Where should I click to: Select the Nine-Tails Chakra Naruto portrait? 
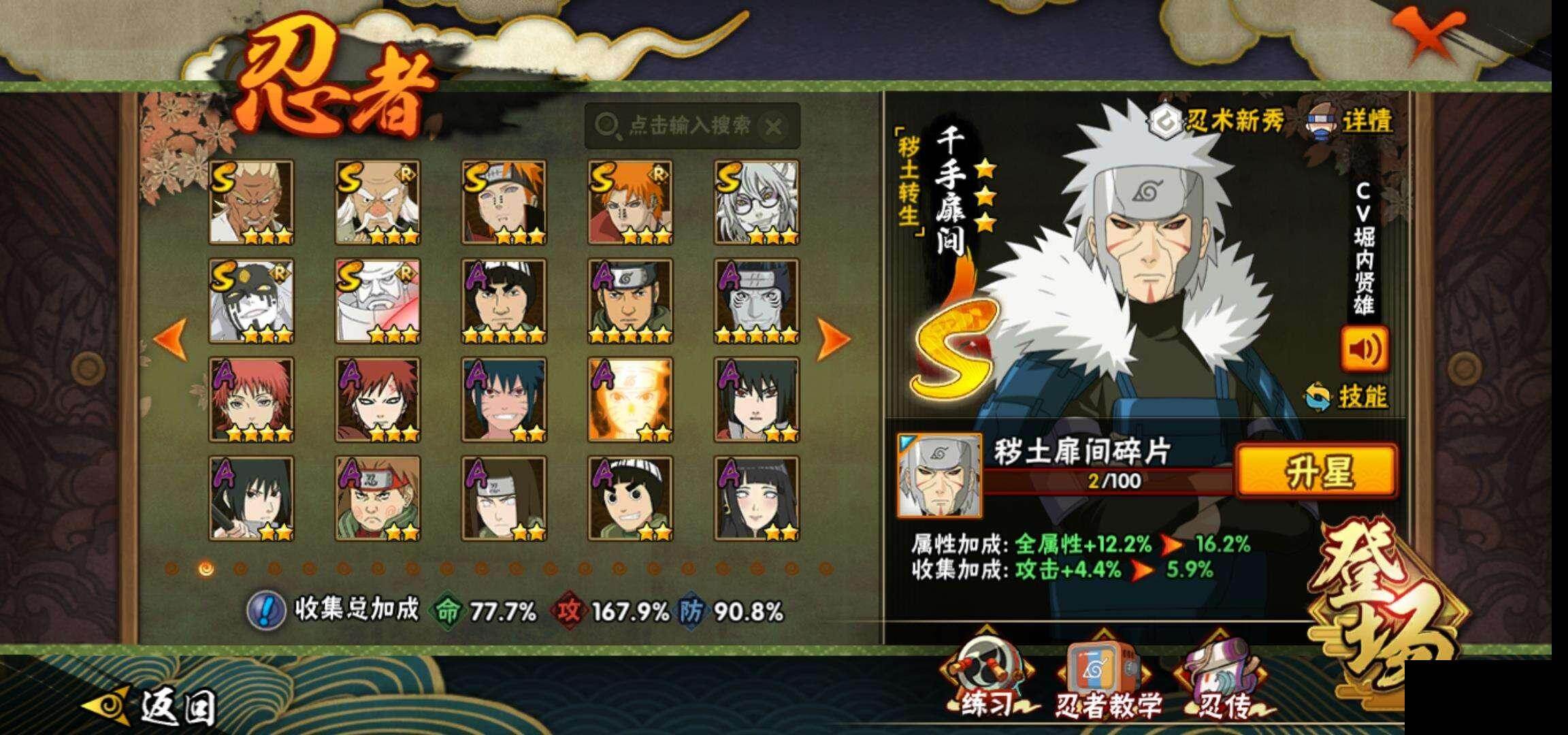[630, 400]
